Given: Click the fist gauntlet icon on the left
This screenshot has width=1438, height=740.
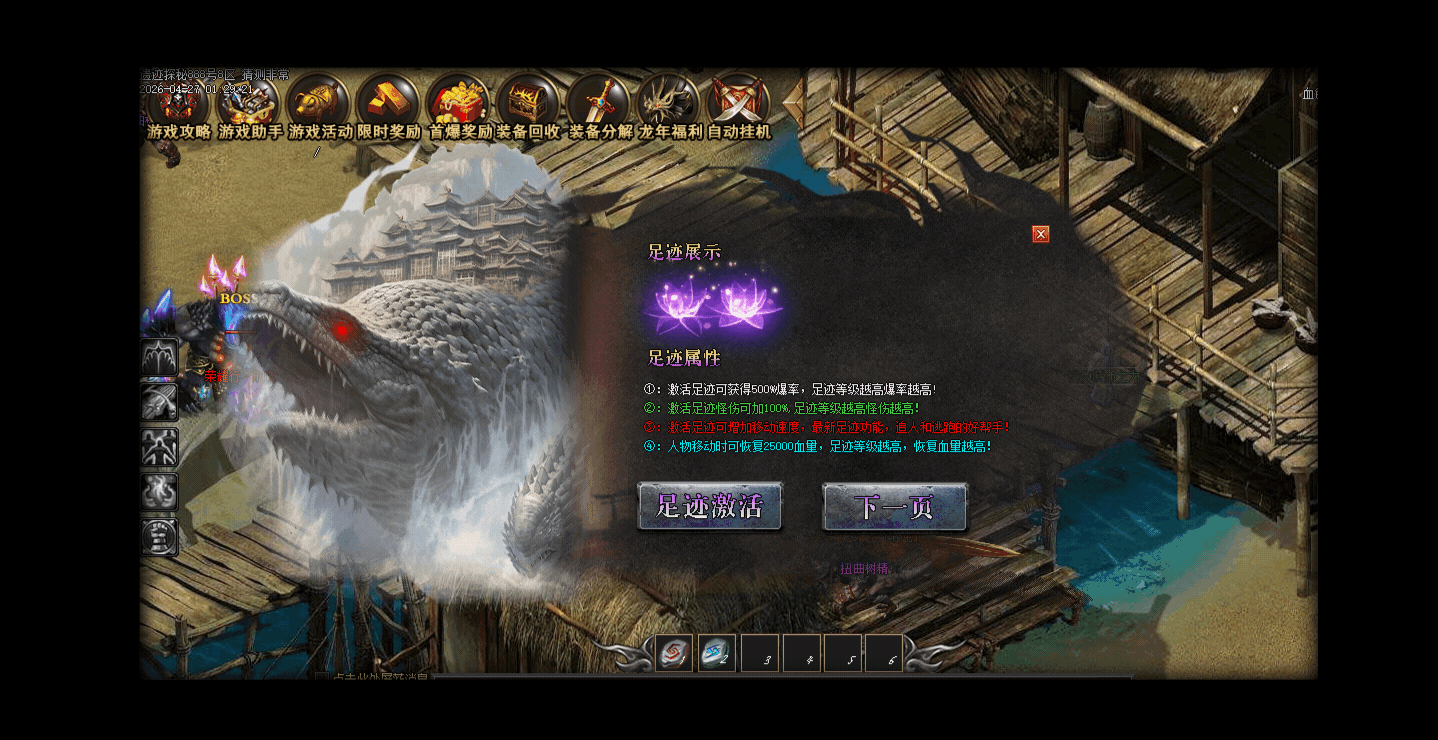Looking at the screenshot, I should 160,537.
